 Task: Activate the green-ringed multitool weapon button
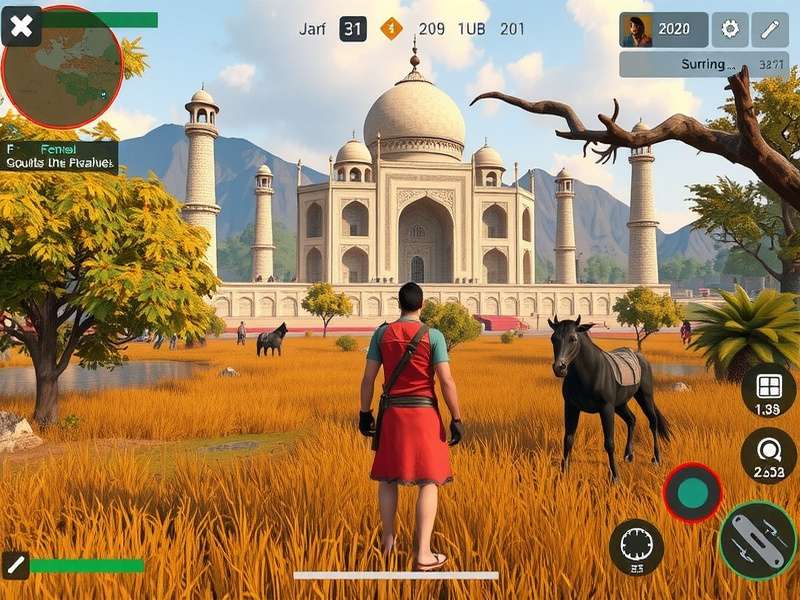click(758, 540)
